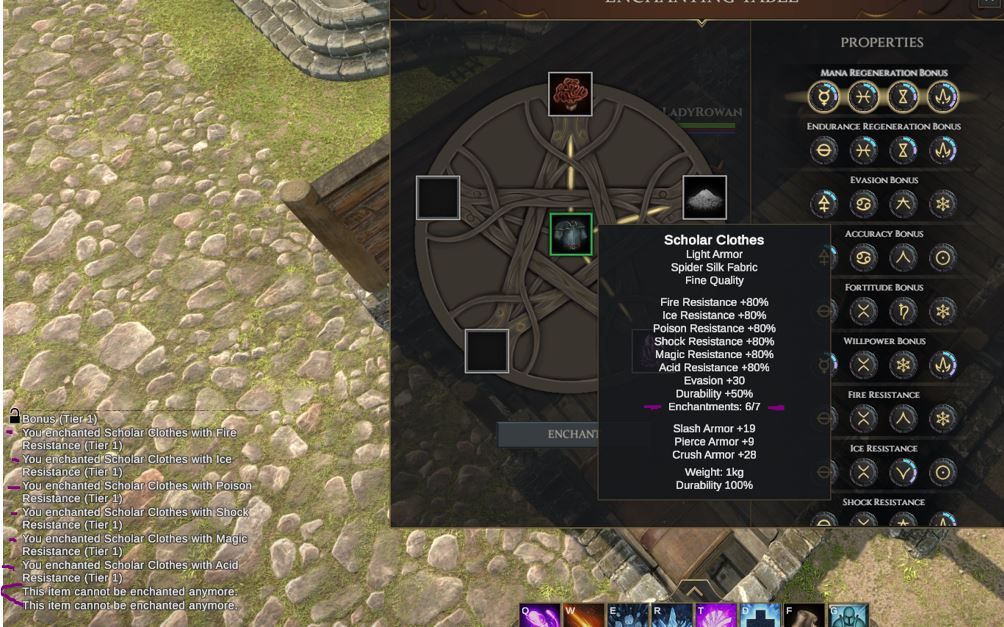
Task: Use the R ice crystal ability
Action: tap(672, 615)
